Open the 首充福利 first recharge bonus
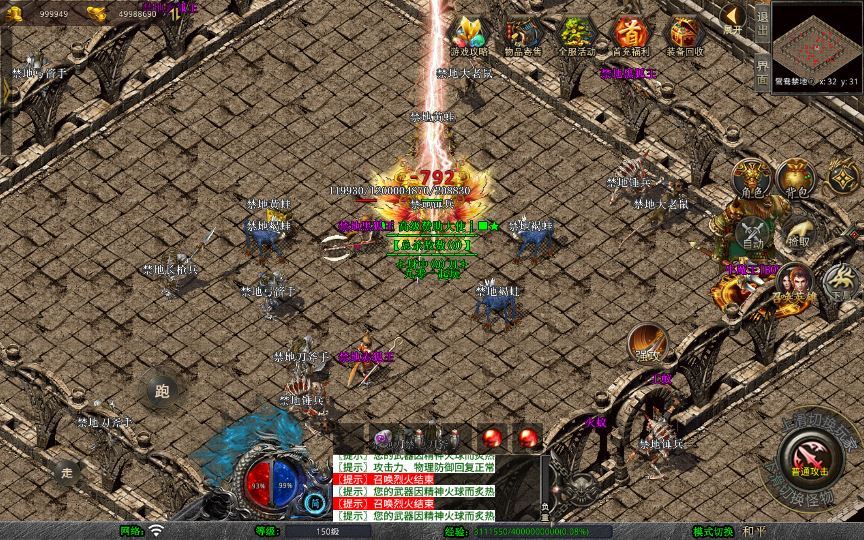 [630, 37]
